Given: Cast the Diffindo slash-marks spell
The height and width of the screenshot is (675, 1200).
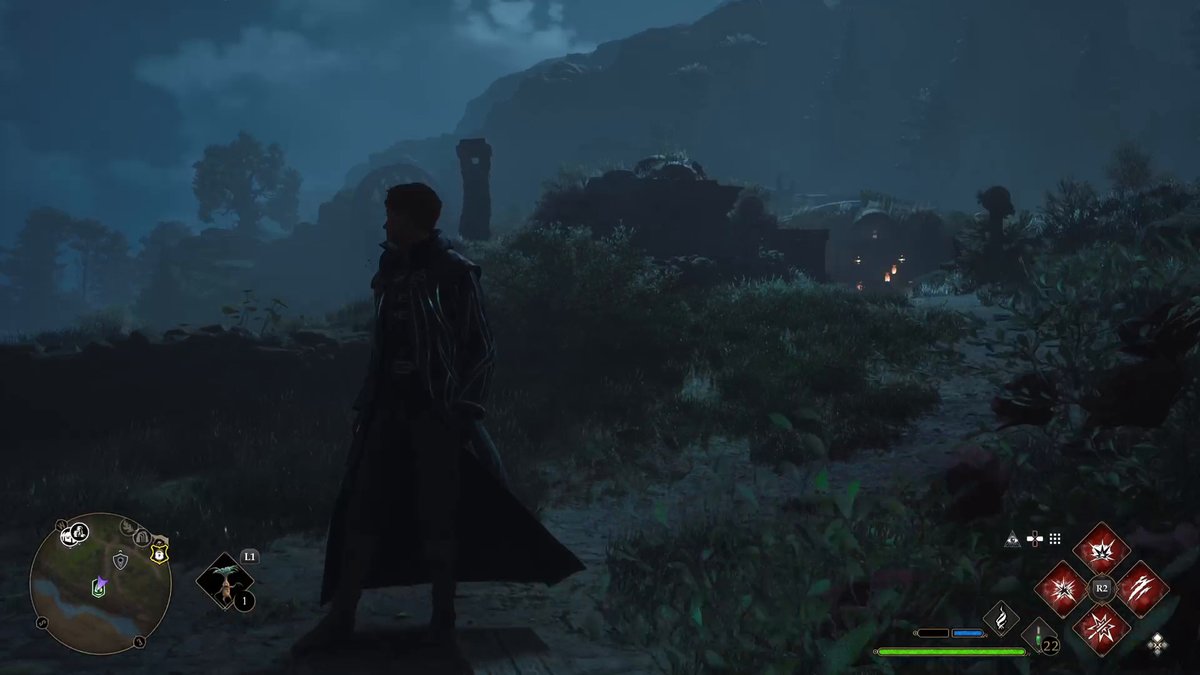Looking at the screenshot, I should (x=1141, y=588).
